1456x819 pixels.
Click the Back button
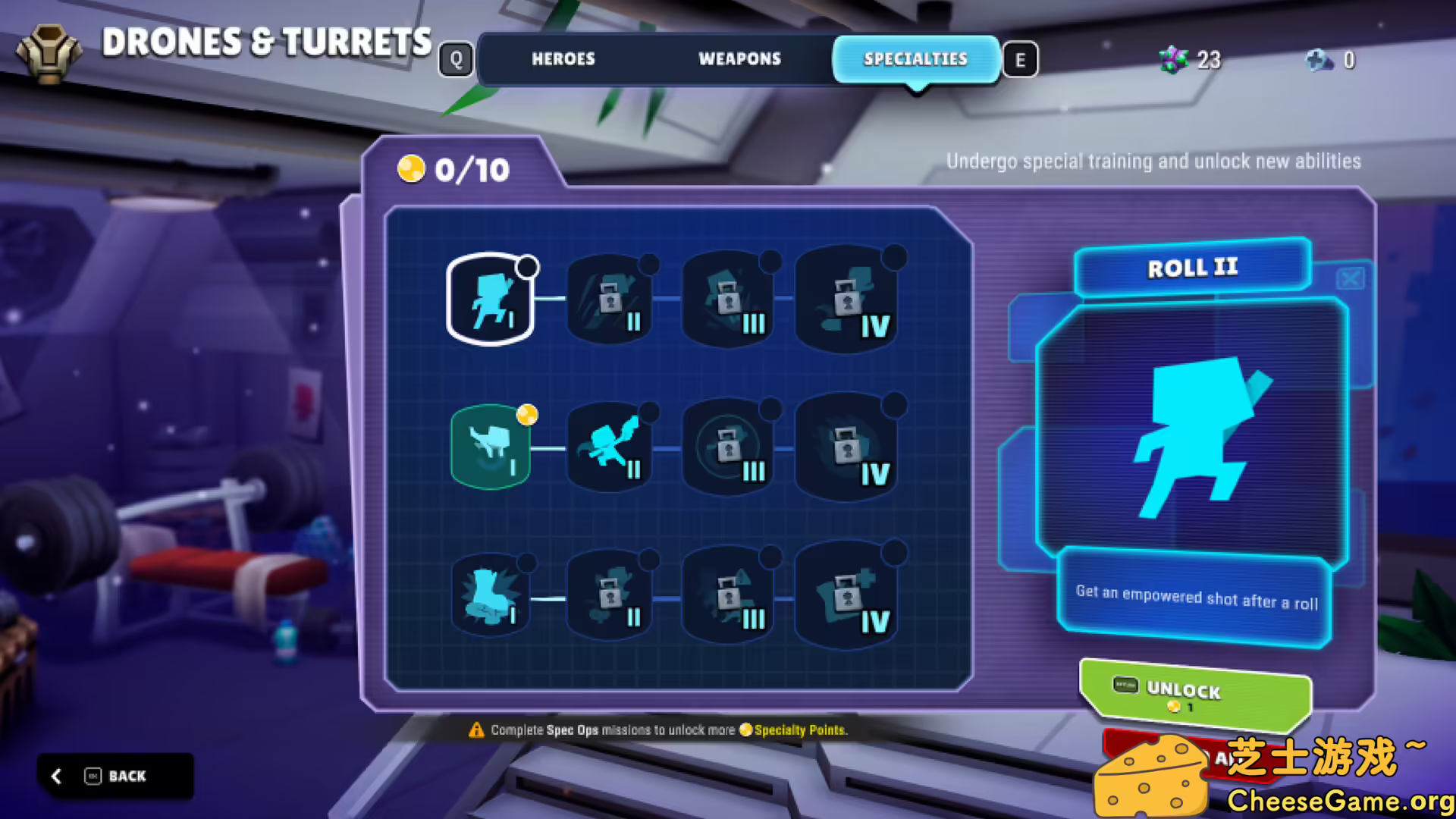click(115, 776)
